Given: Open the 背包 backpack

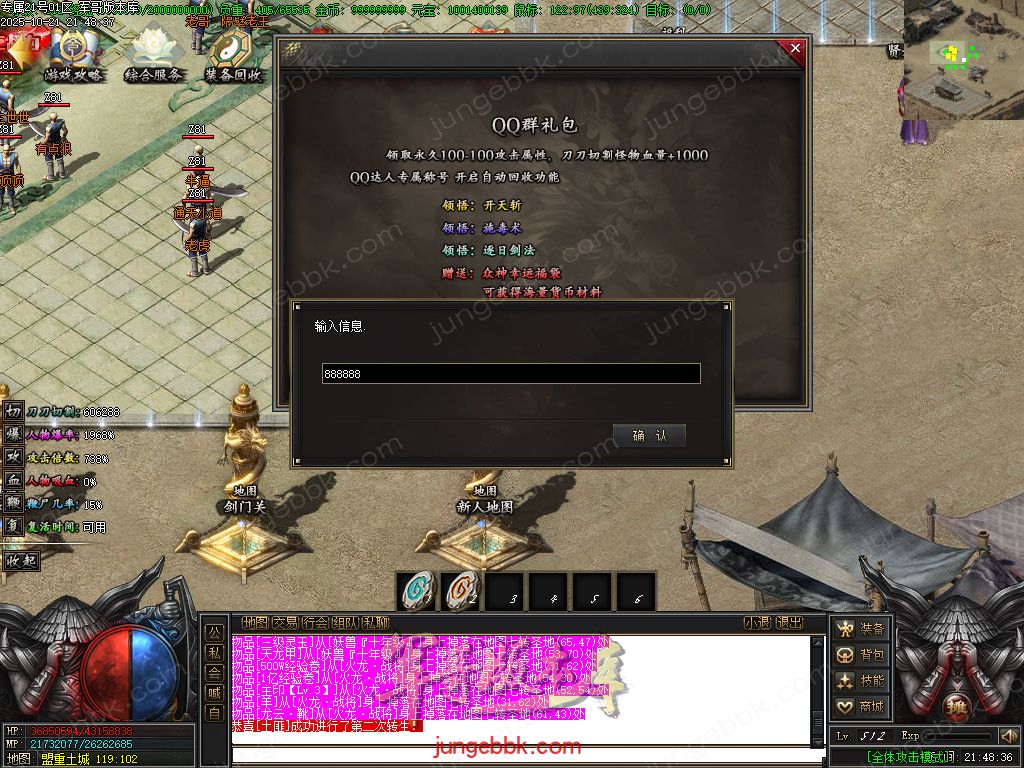Looking at the screenshot, I should 861,655.
